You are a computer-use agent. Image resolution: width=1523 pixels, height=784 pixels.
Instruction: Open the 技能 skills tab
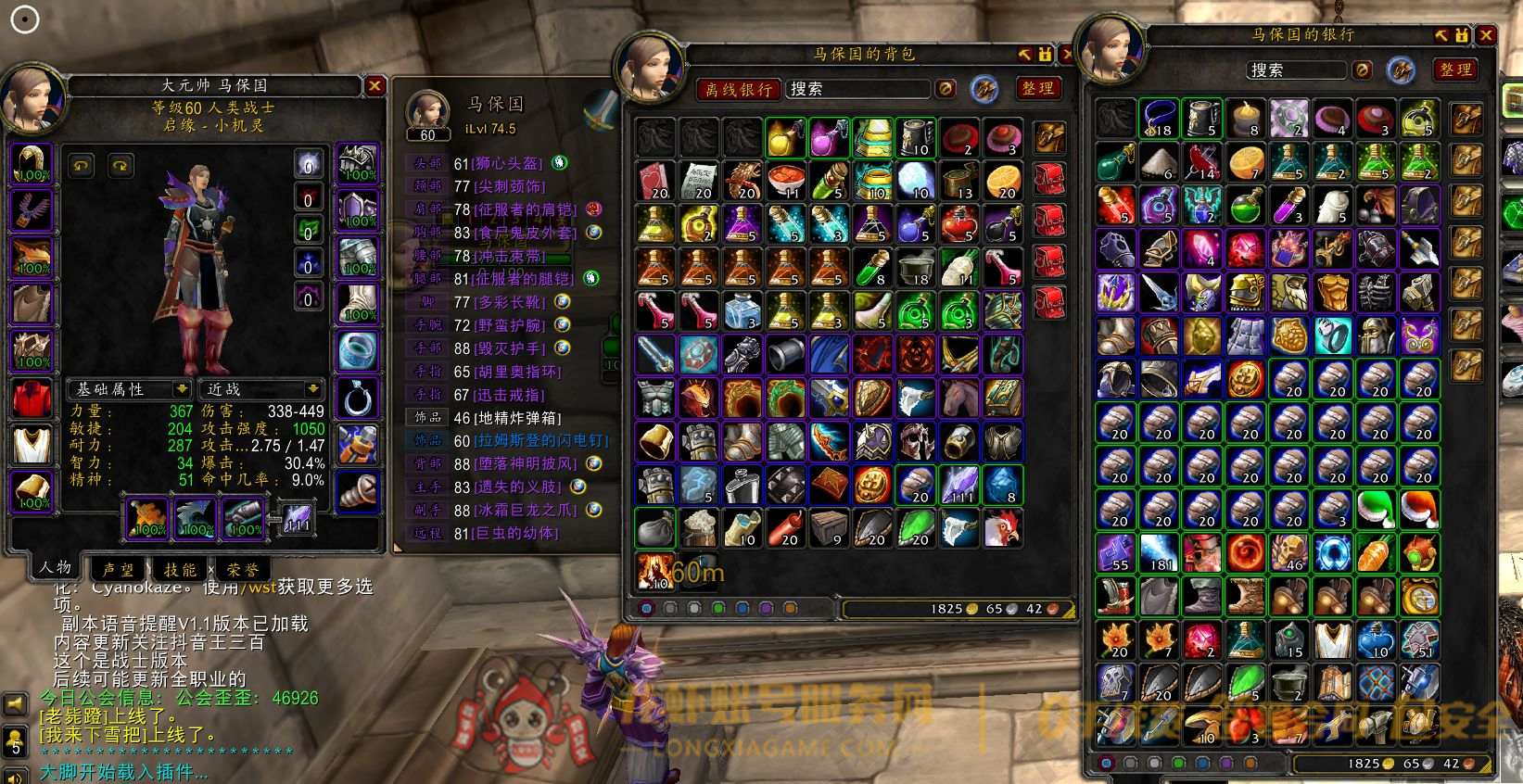coord(180,569)
